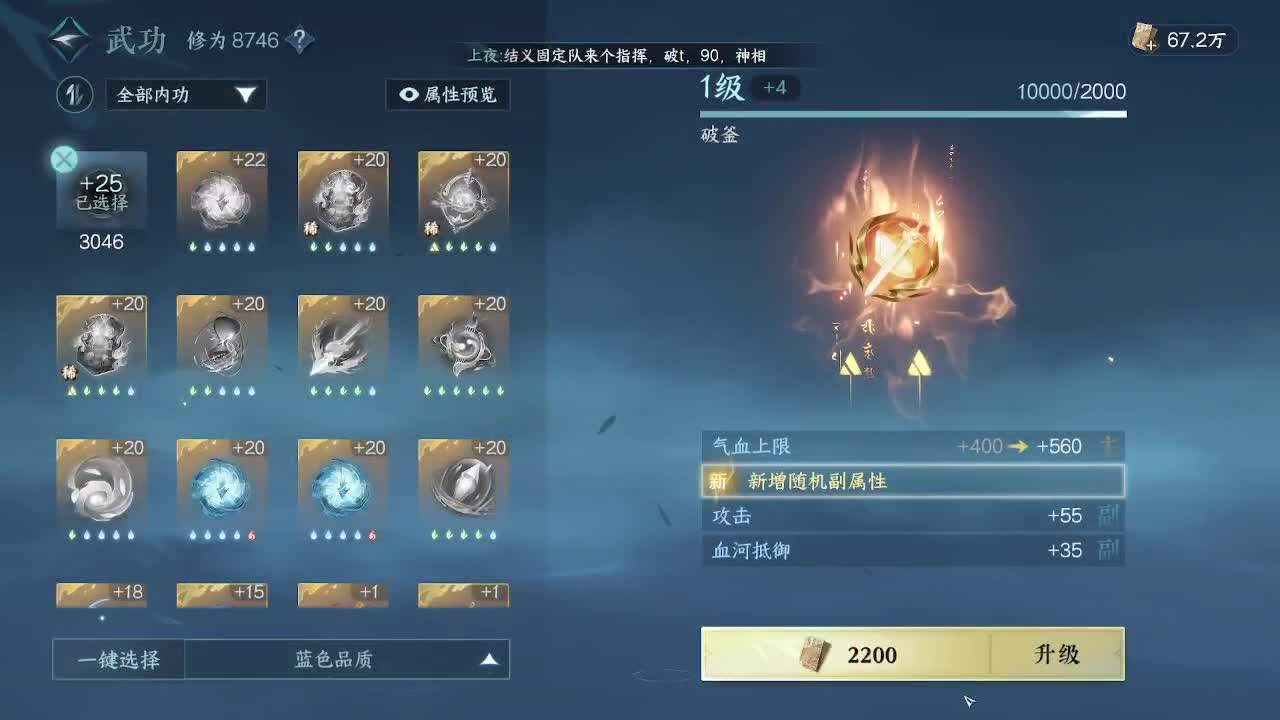
Task: Click the coupon icon inside the 2200 cost button
Action: (811, 655)
